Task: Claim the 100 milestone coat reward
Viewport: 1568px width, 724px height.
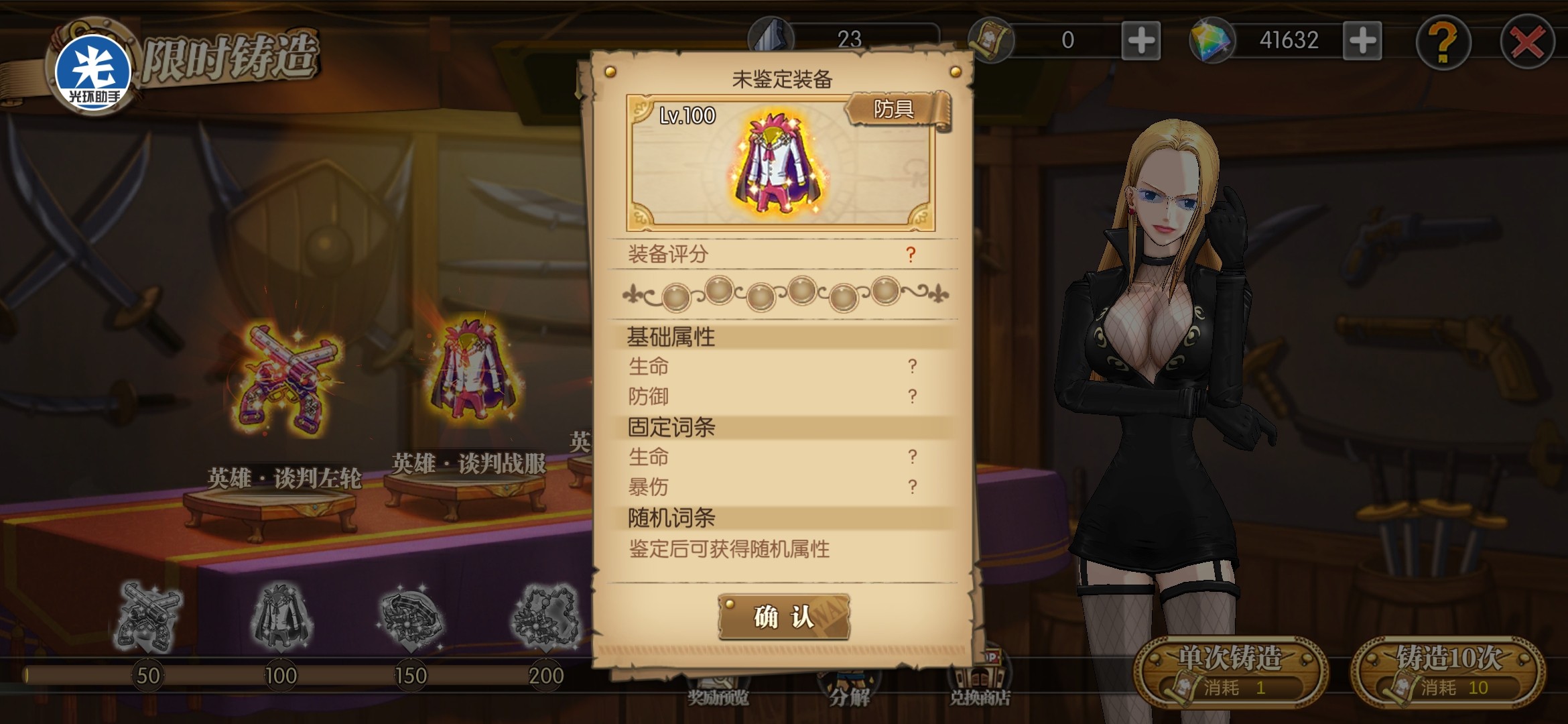Action: [x=281, y=617]
